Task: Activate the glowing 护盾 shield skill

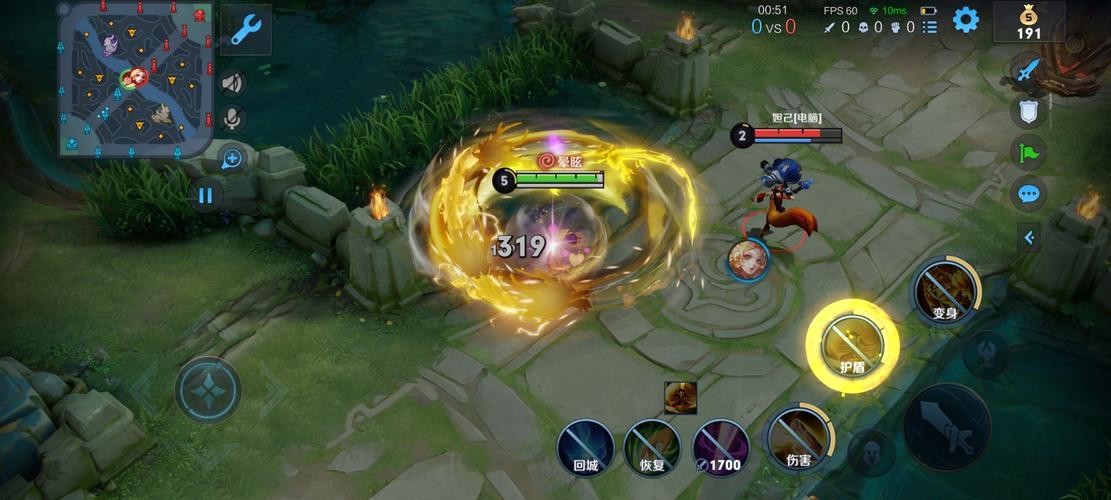Action: pyautogui.click(x=852, y=345)
